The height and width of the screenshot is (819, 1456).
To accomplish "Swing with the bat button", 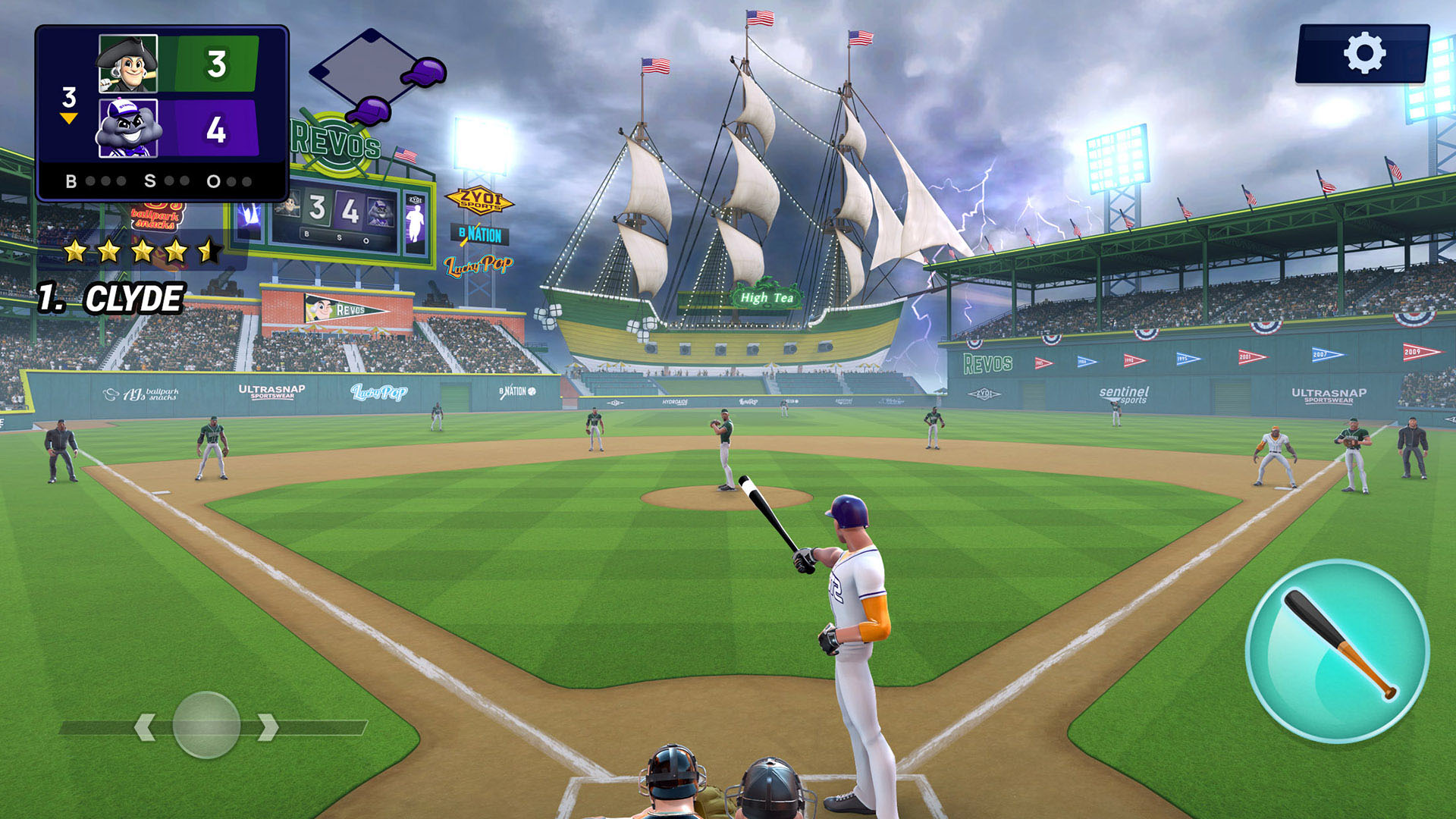I will 1338,650.
